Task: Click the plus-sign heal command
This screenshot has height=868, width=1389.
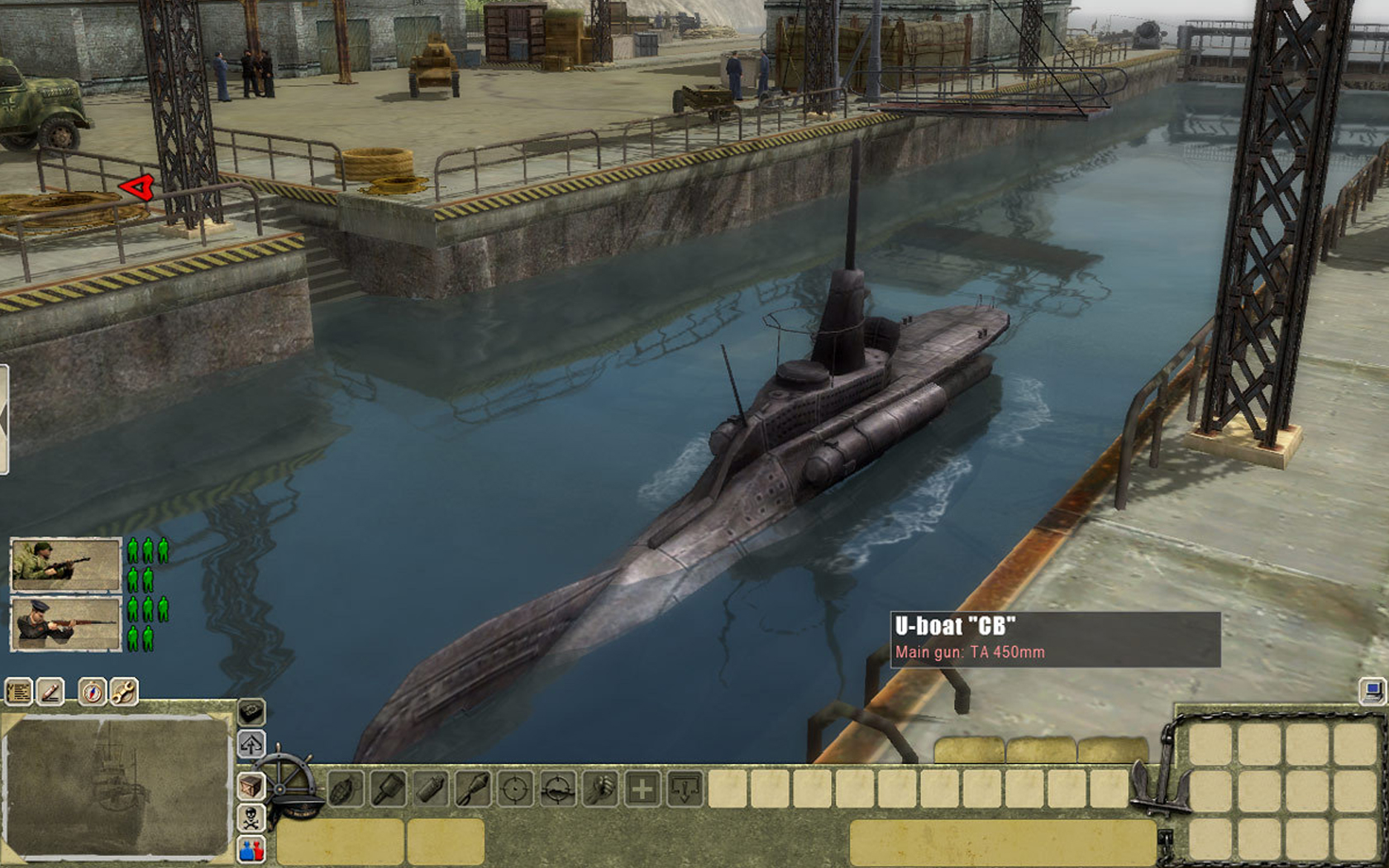Action: 642,789
